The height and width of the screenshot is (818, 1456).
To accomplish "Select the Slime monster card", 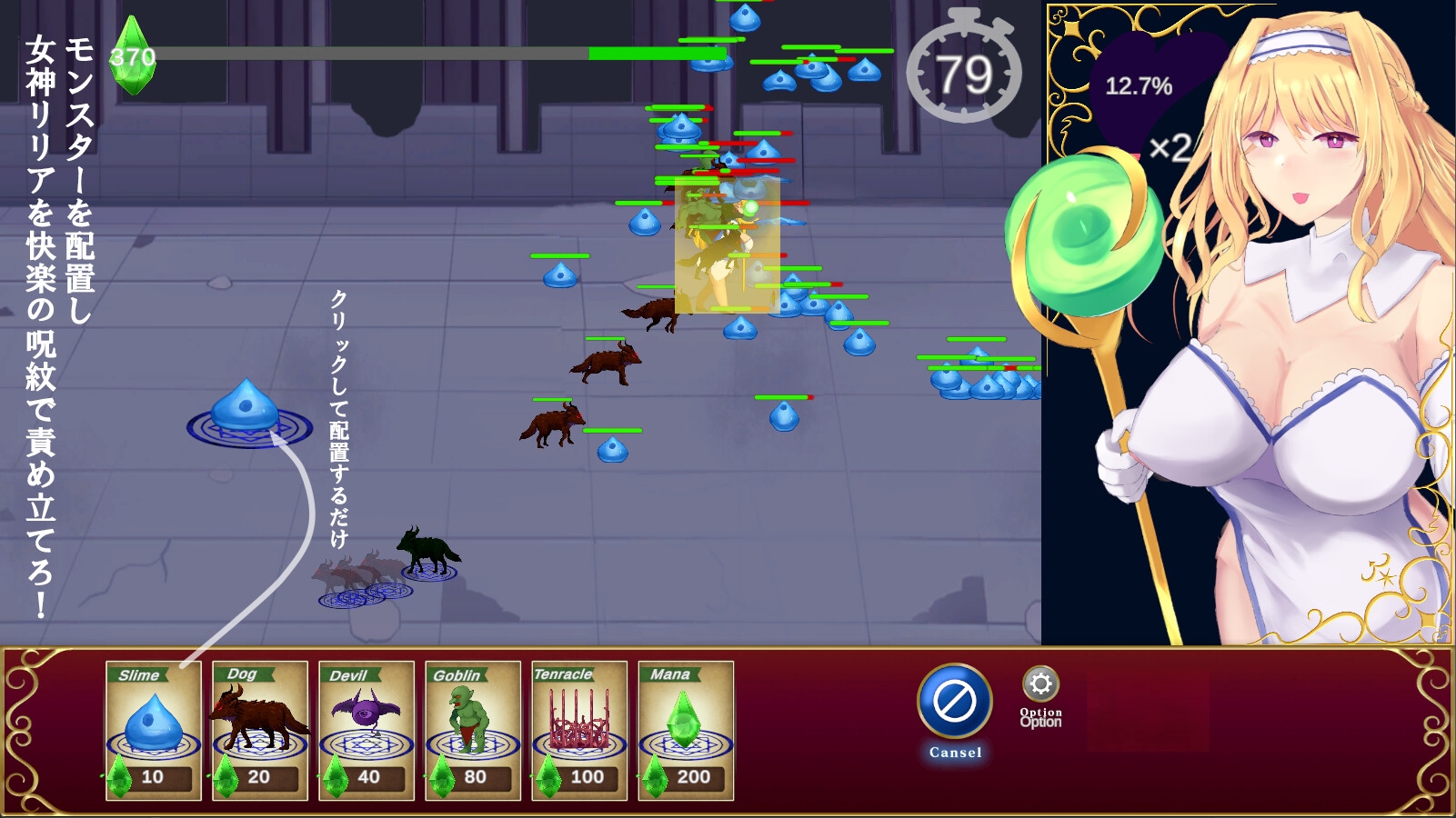I will coord(153,730).
